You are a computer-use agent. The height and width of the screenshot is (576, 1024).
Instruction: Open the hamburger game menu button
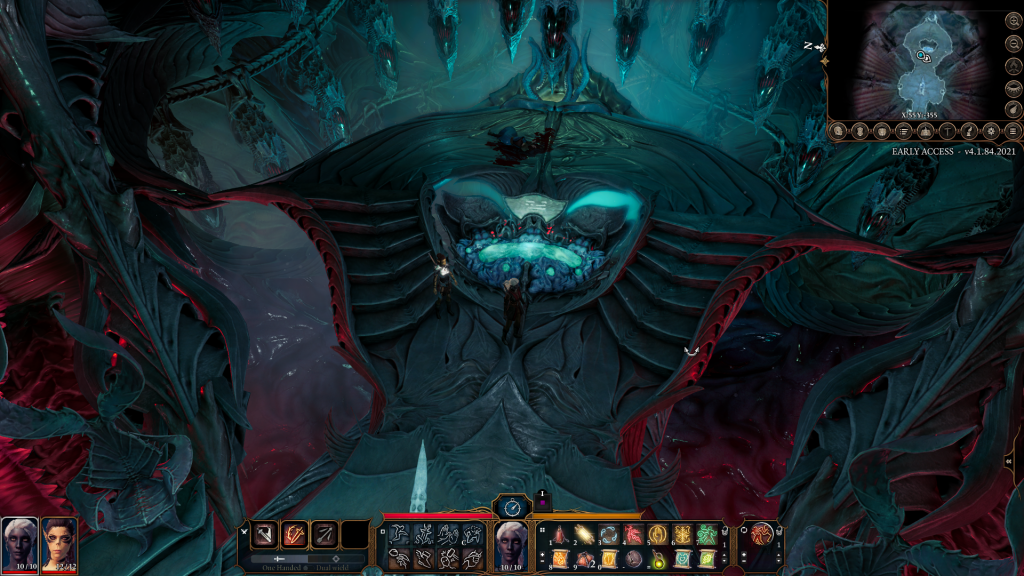(1013, 131)
